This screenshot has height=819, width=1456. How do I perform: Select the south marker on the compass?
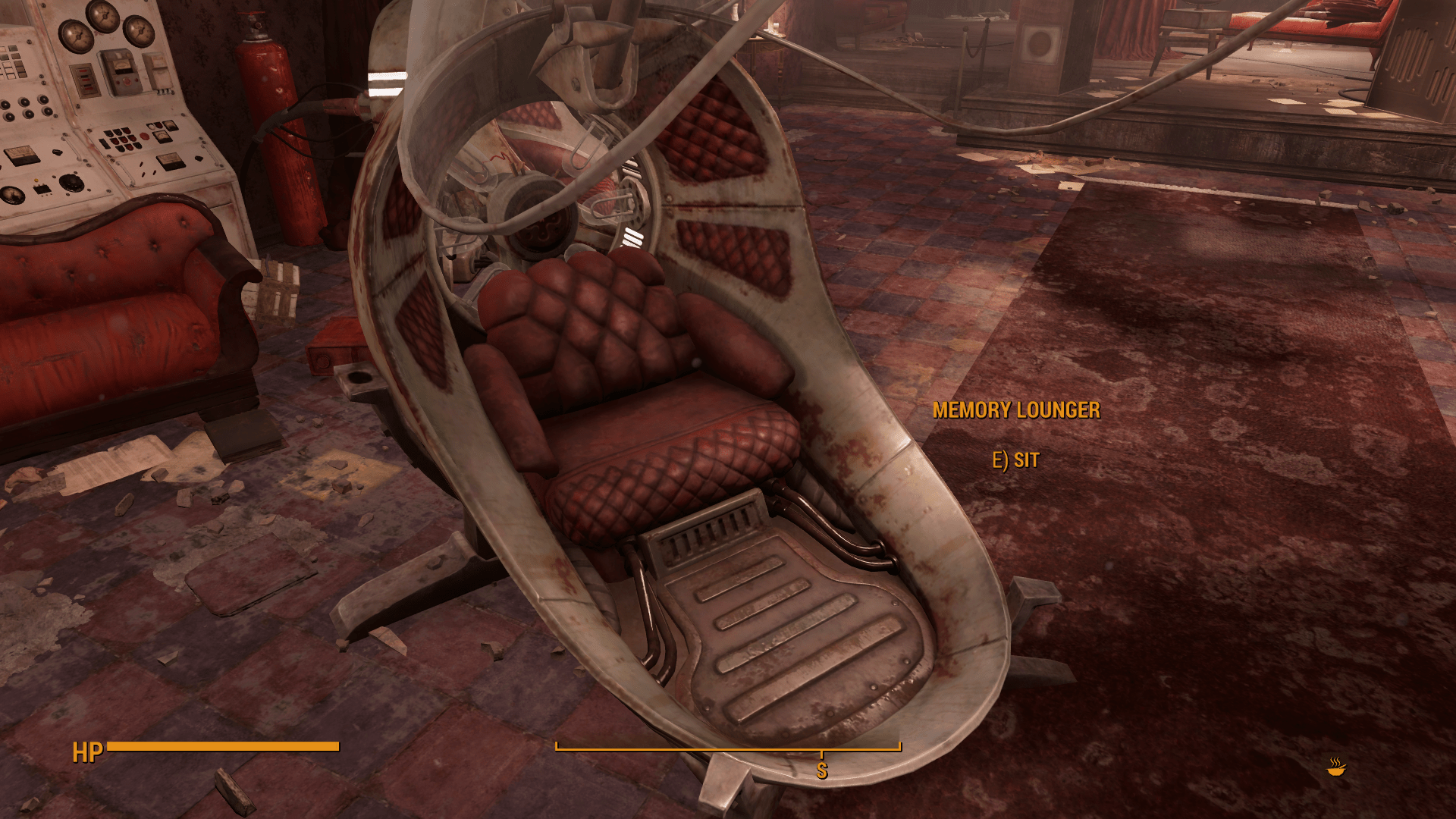click(x=821, y=770)
